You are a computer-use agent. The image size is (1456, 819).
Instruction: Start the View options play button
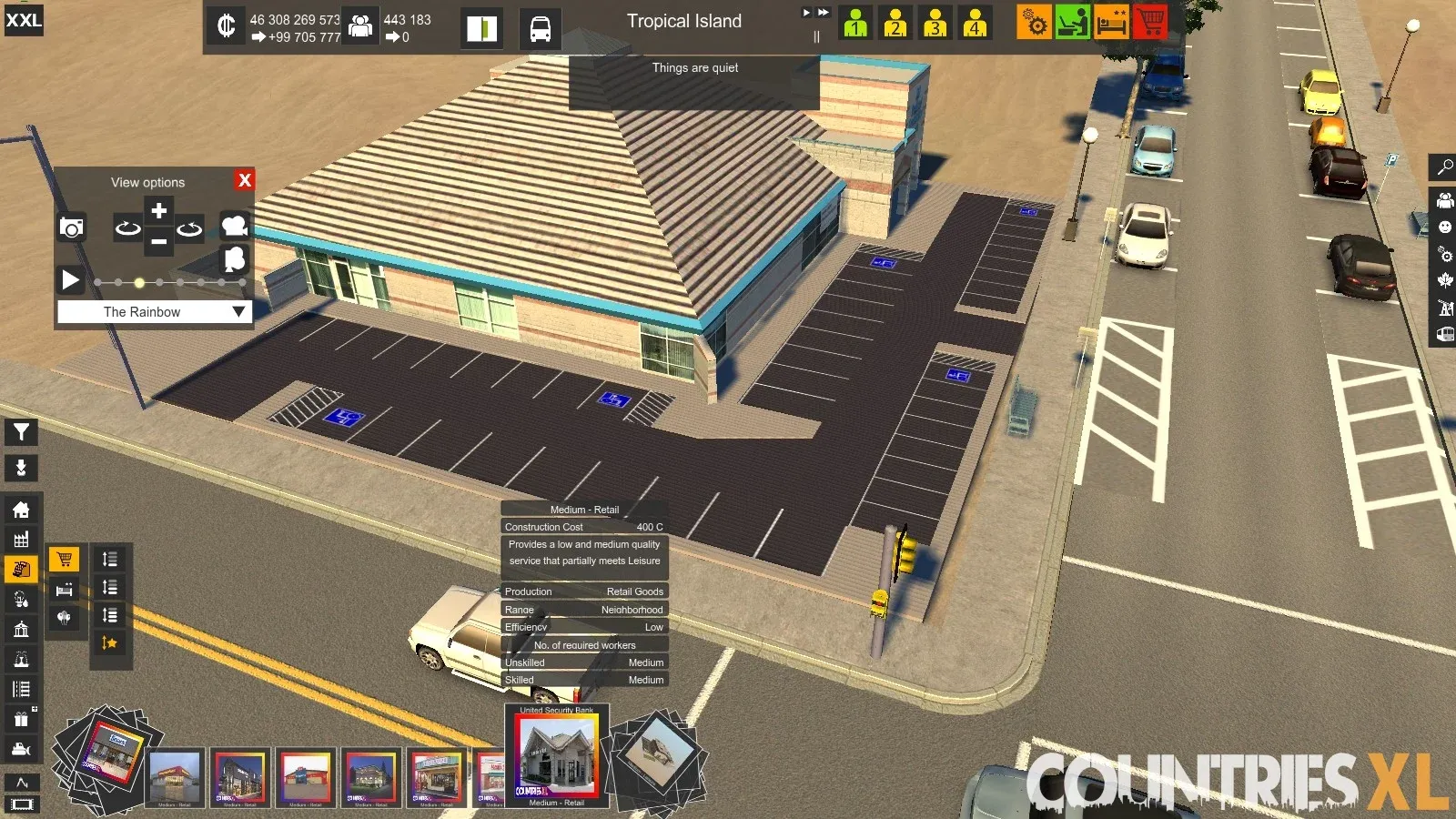(70, 279)
